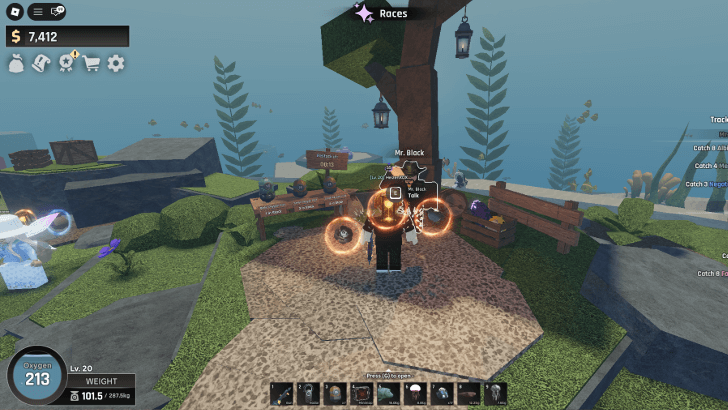The width and height of the screenshot is (728, 410).
Task: Select hotbar slot 4 with the red cage
Action: click(x=362, y=395)
